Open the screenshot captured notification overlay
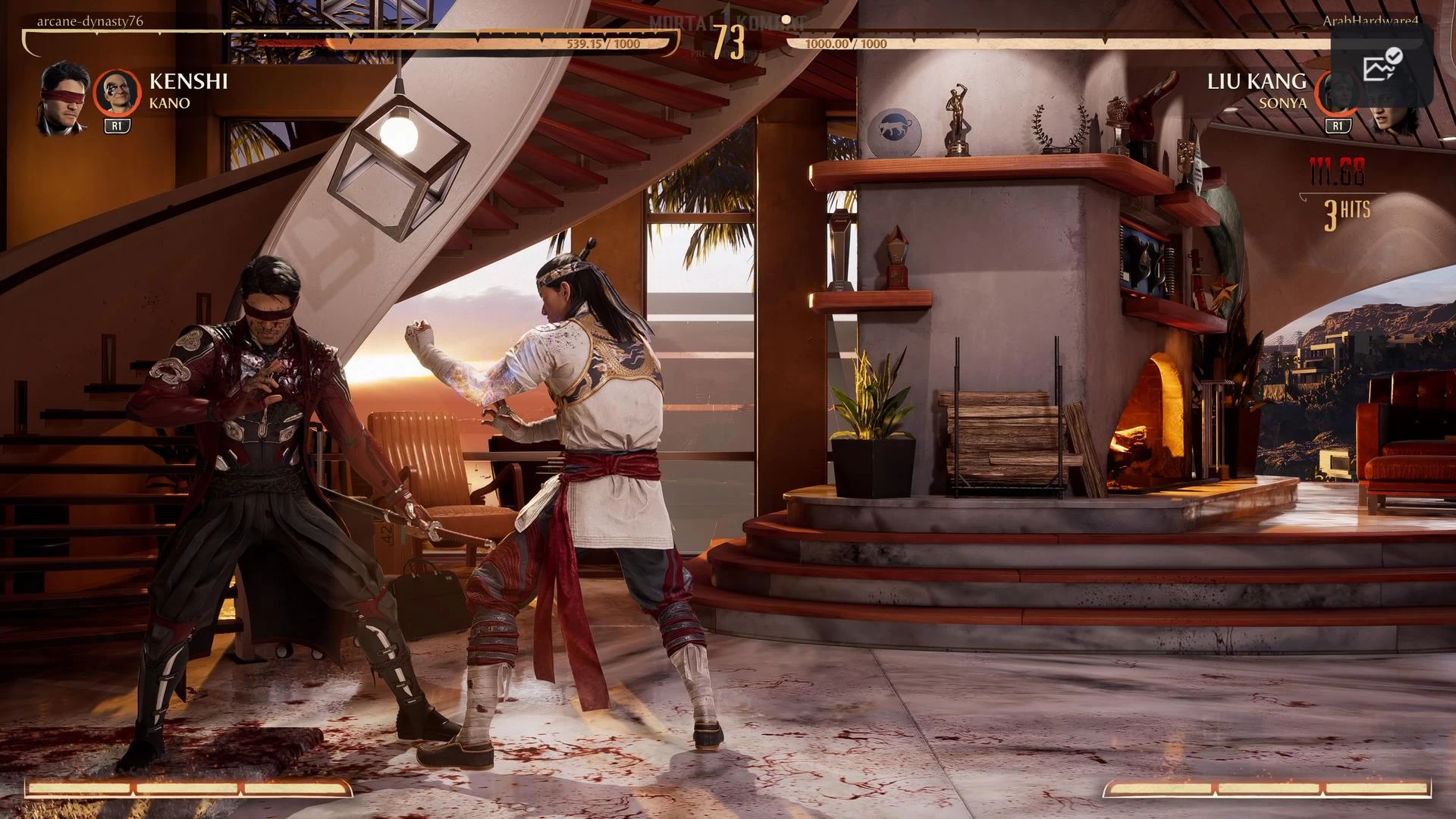The width and height of the screenshot is (1456, 819). pos(1382,66)
